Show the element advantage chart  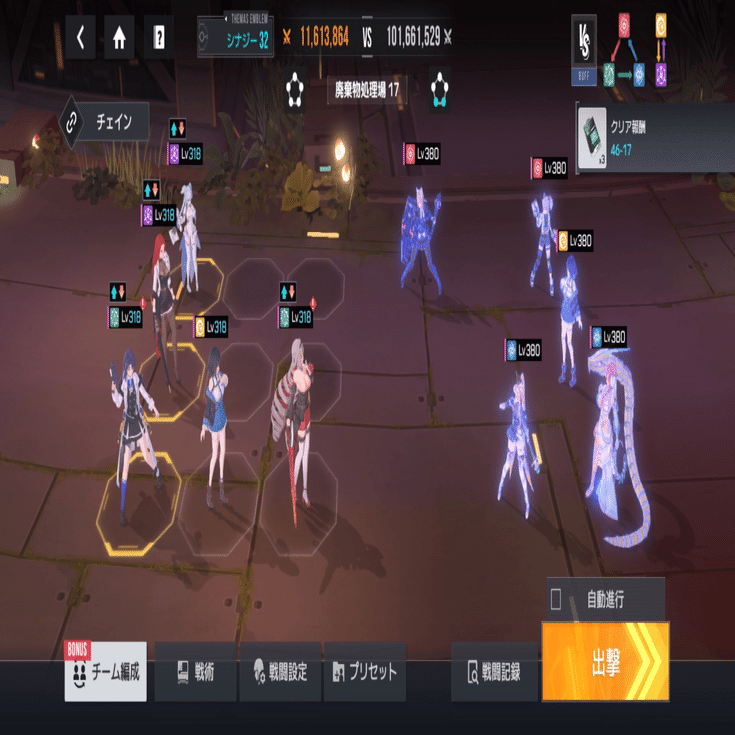[x=641, y=48]
